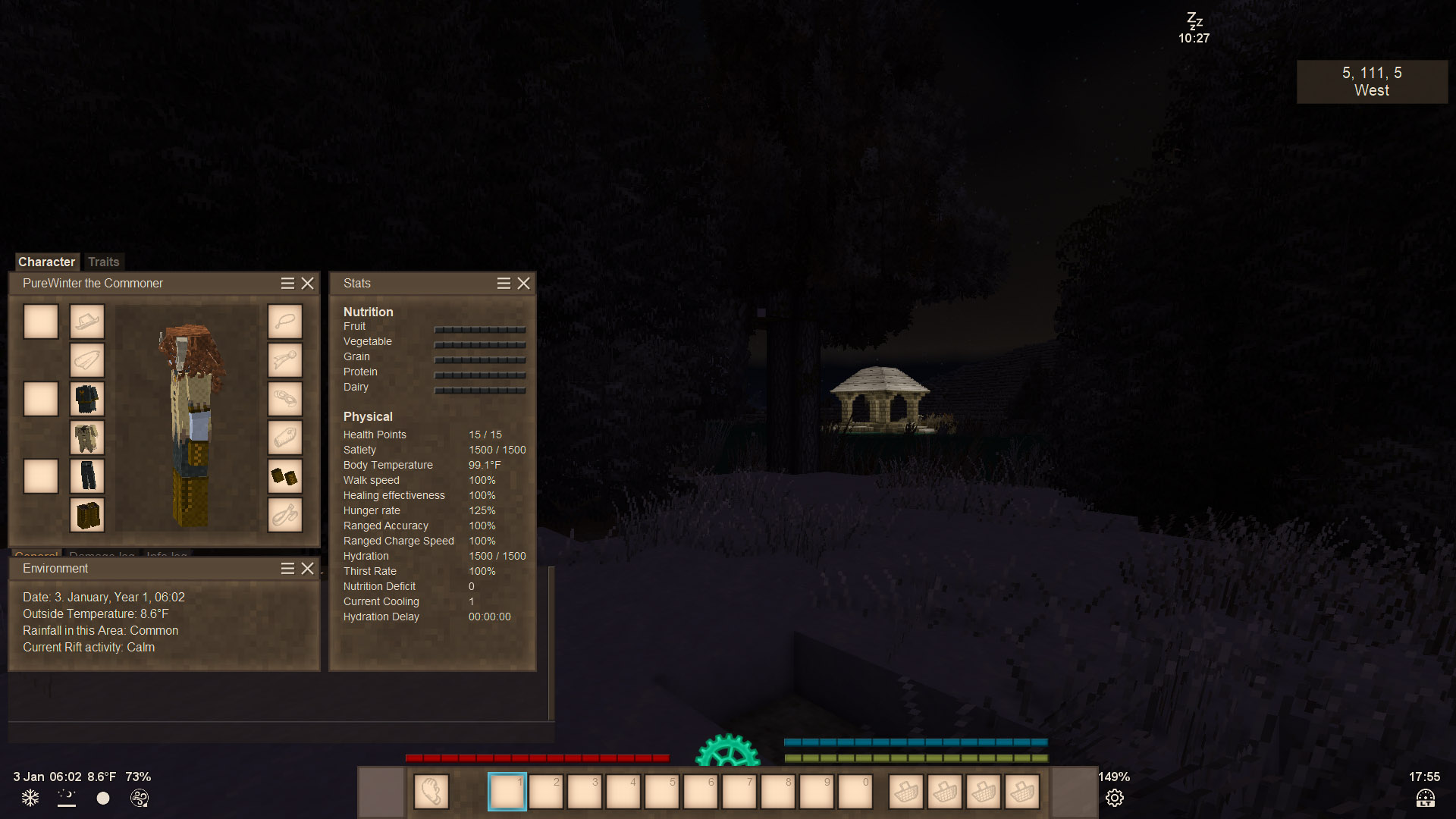
Task: Select the Character tab
Action: pos(46,262)
